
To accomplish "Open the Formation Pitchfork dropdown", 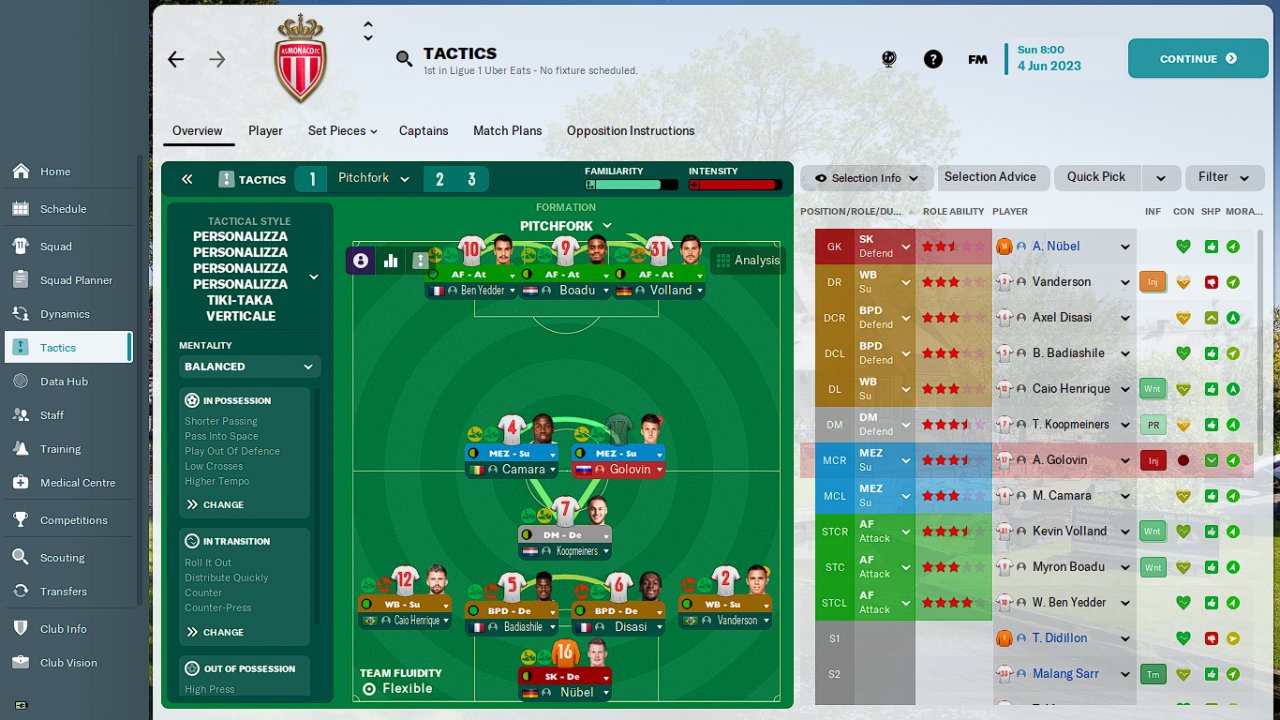I will (x=565, y=226).
